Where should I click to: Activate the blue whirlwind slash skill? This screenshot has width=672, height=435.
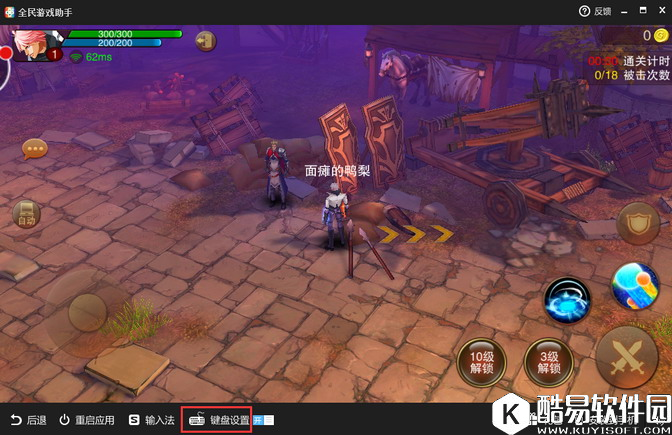tap(569, 300)
